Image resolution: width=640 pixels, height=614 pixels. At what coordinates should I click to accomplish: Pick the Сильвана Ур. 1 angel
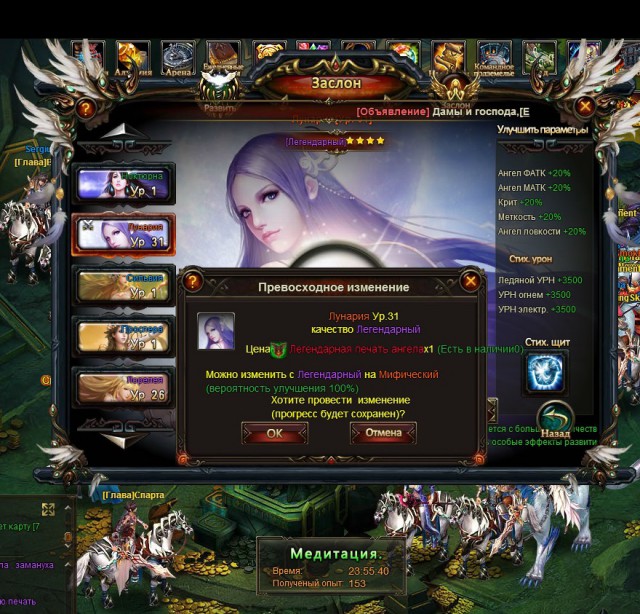coord(124,285)
